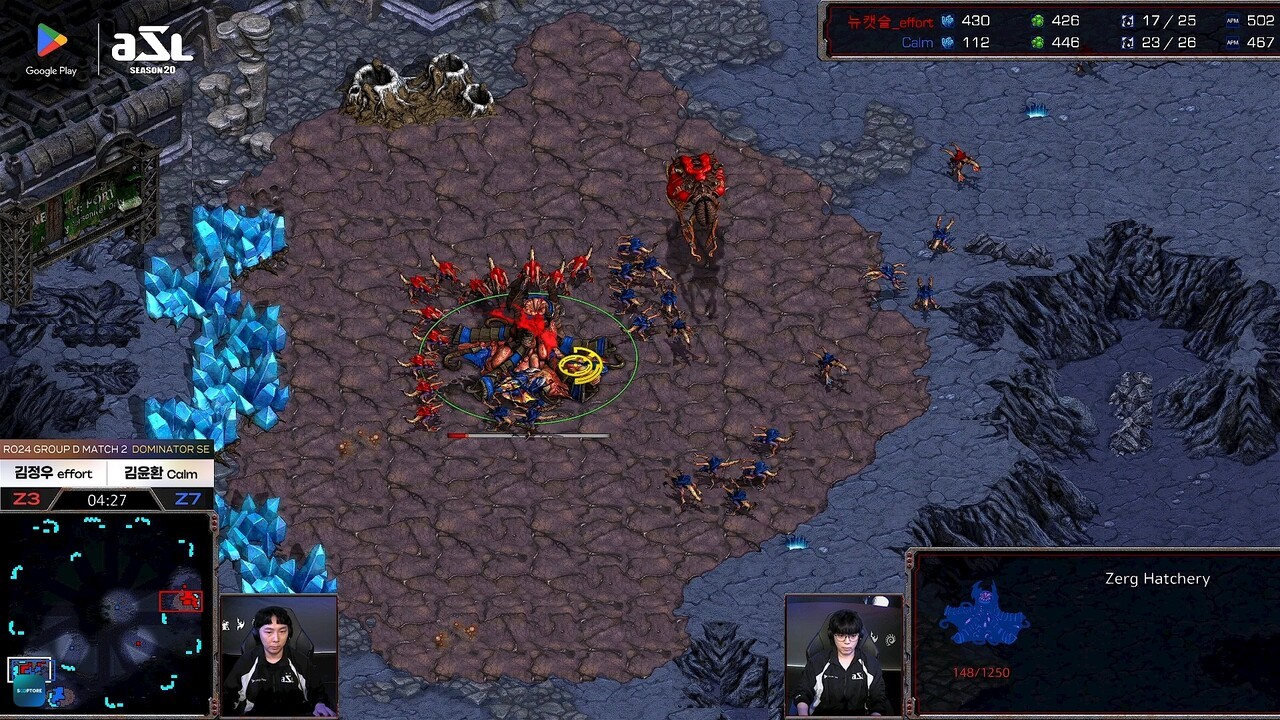This screenshot has width=1280, height=720.
Task: Click the selected hatchery with green circle
Action: tap(527, 357)
